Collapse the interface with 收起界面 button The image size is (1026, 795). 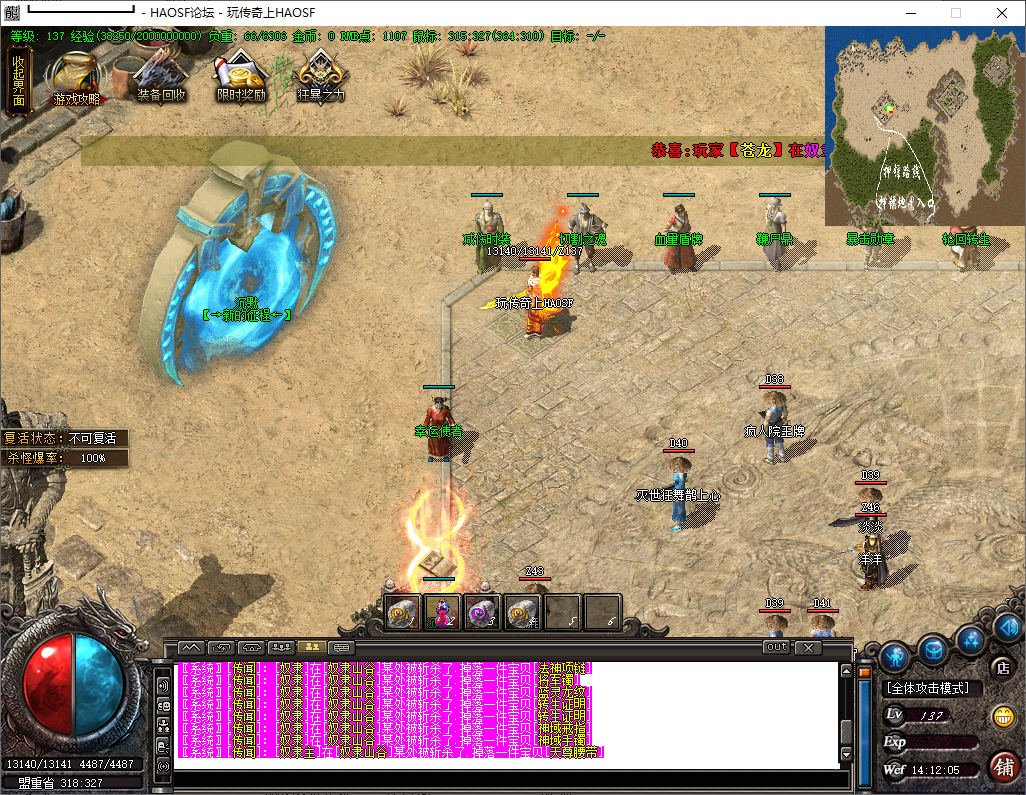click(x=18, y=79)
